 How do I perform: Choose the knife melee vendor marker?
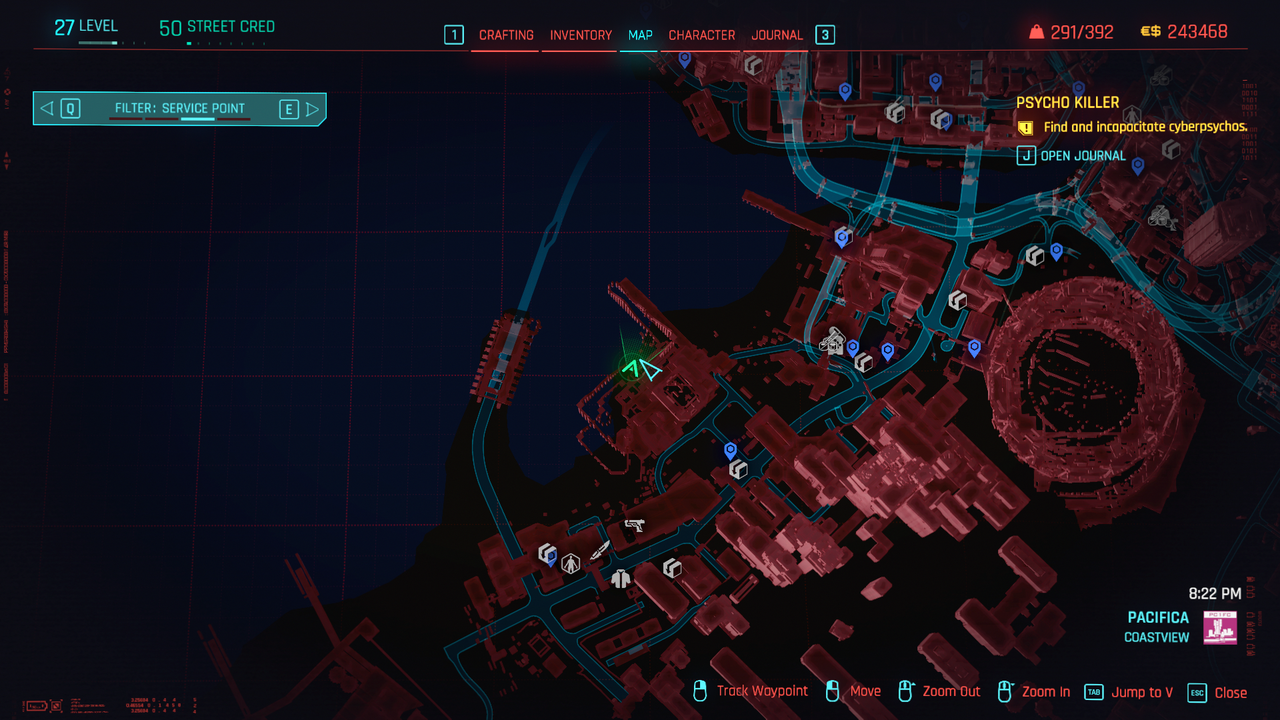600,550
